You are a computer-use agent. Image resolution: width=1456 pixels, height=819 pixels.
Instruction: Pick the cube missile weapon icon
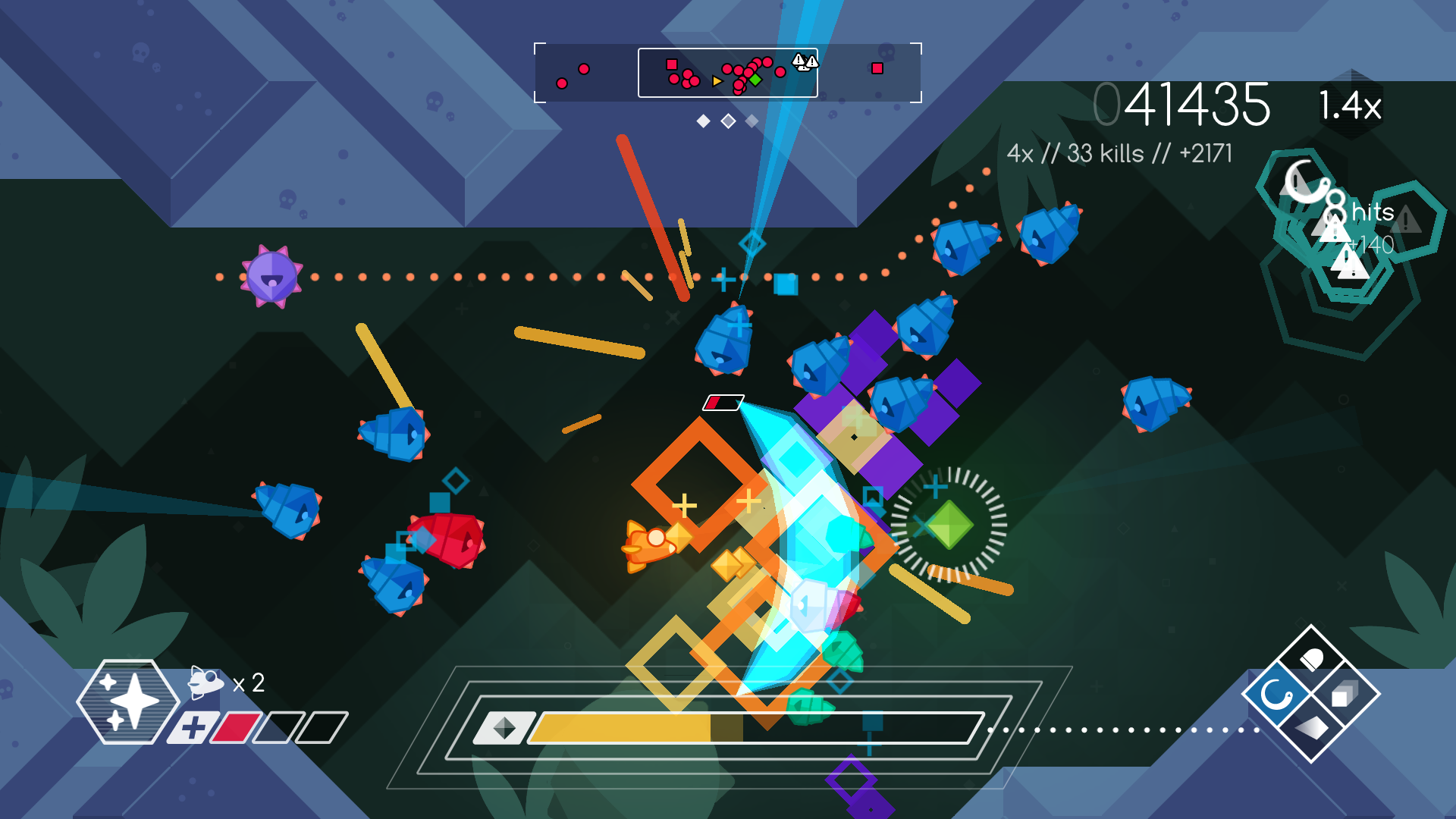[x=1344, y=694]
